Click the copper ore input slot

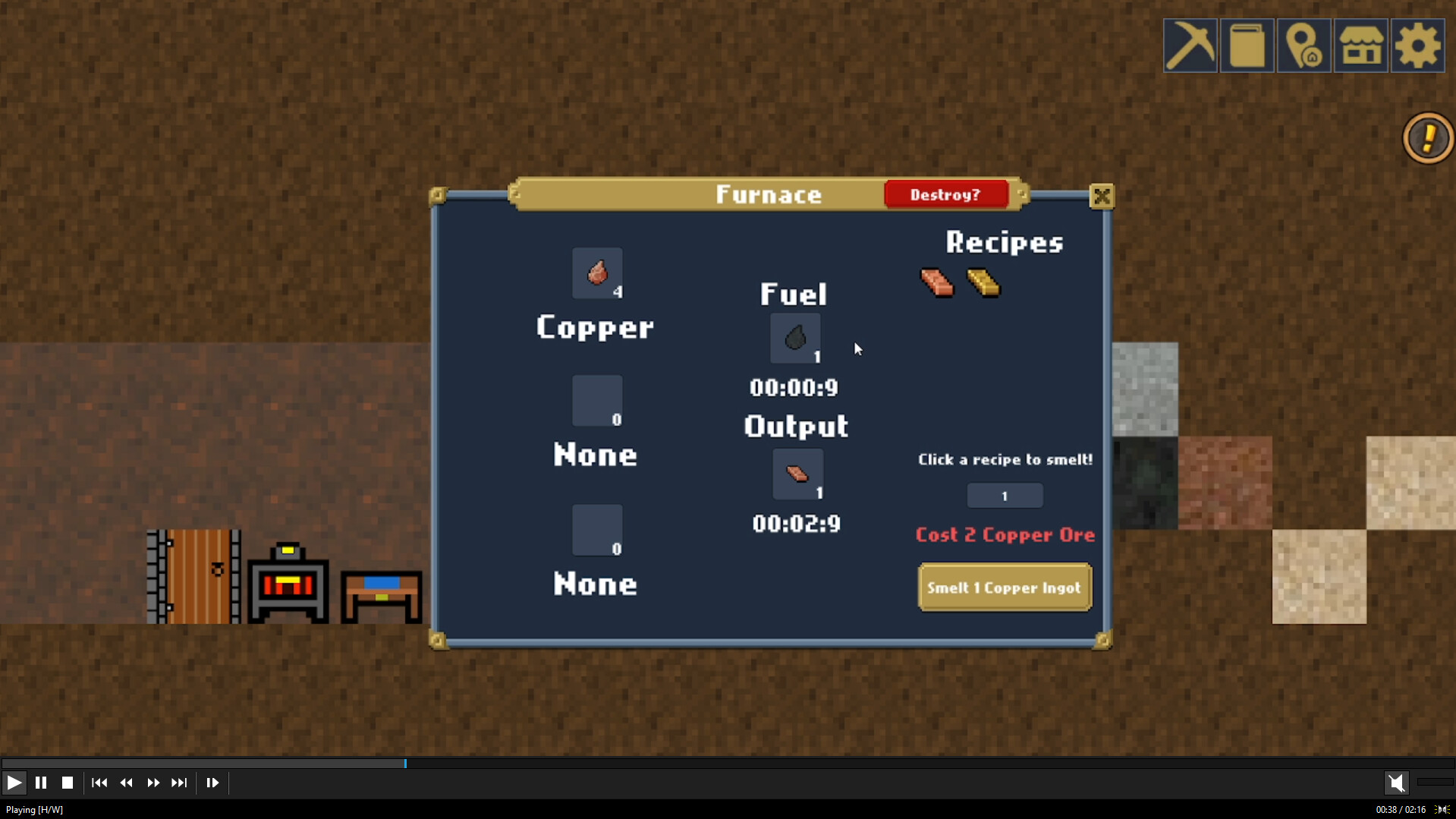click(x=597, y=273)
